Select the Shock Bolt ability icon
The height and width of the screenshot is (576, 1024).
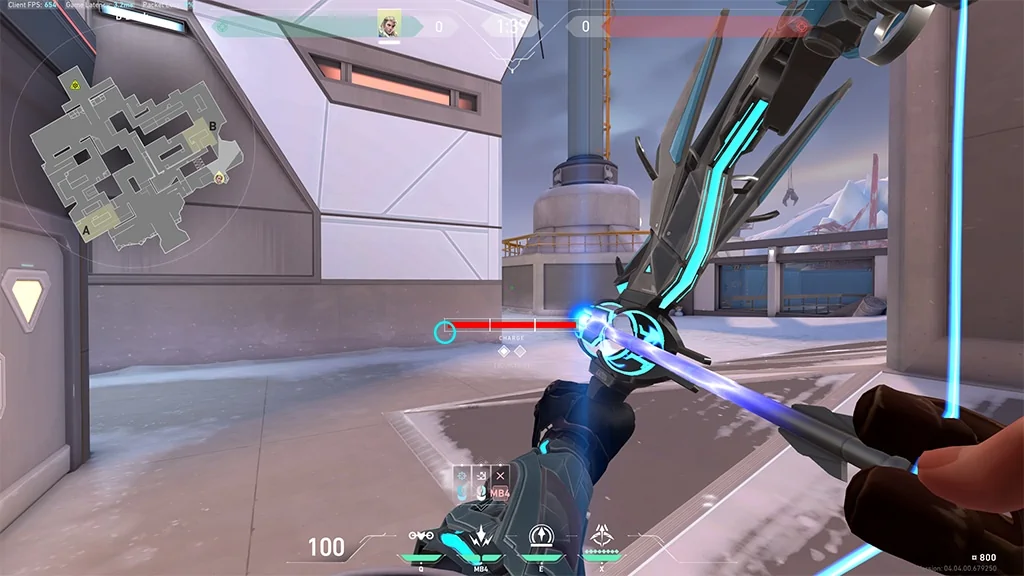click(x=481, y=536)
